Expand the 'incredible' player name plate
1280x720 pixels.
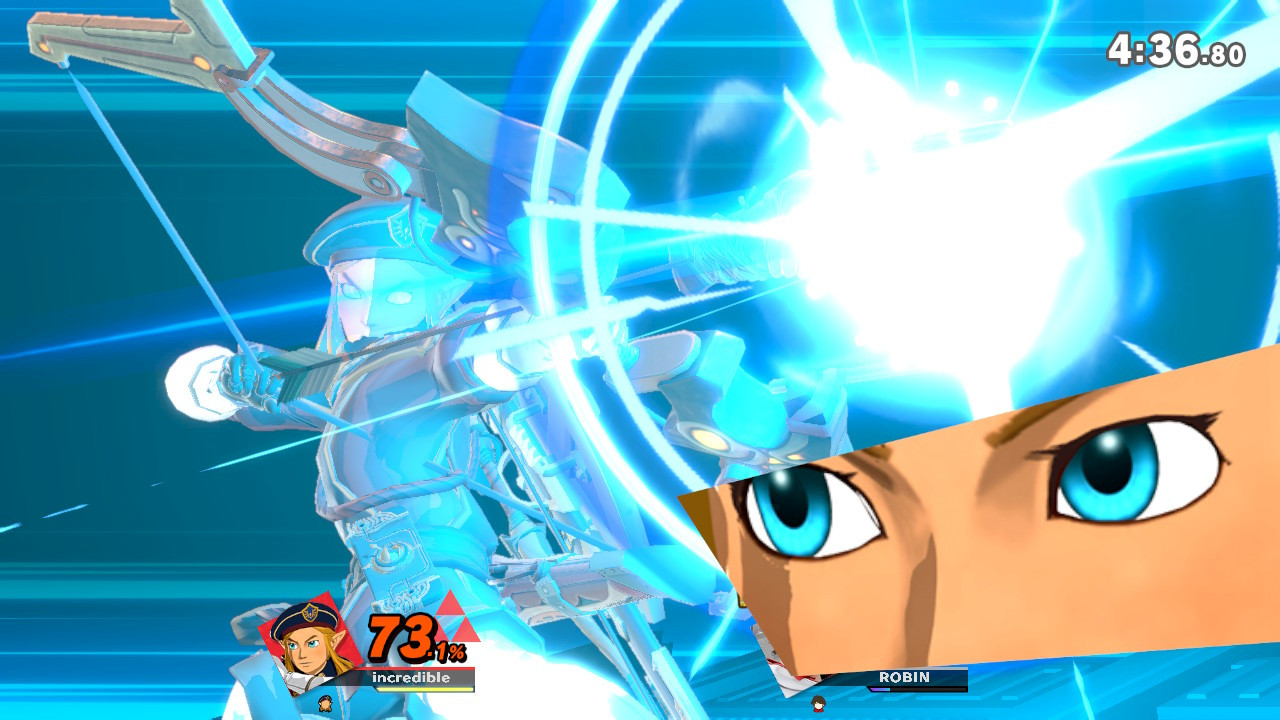click(412, 678)
